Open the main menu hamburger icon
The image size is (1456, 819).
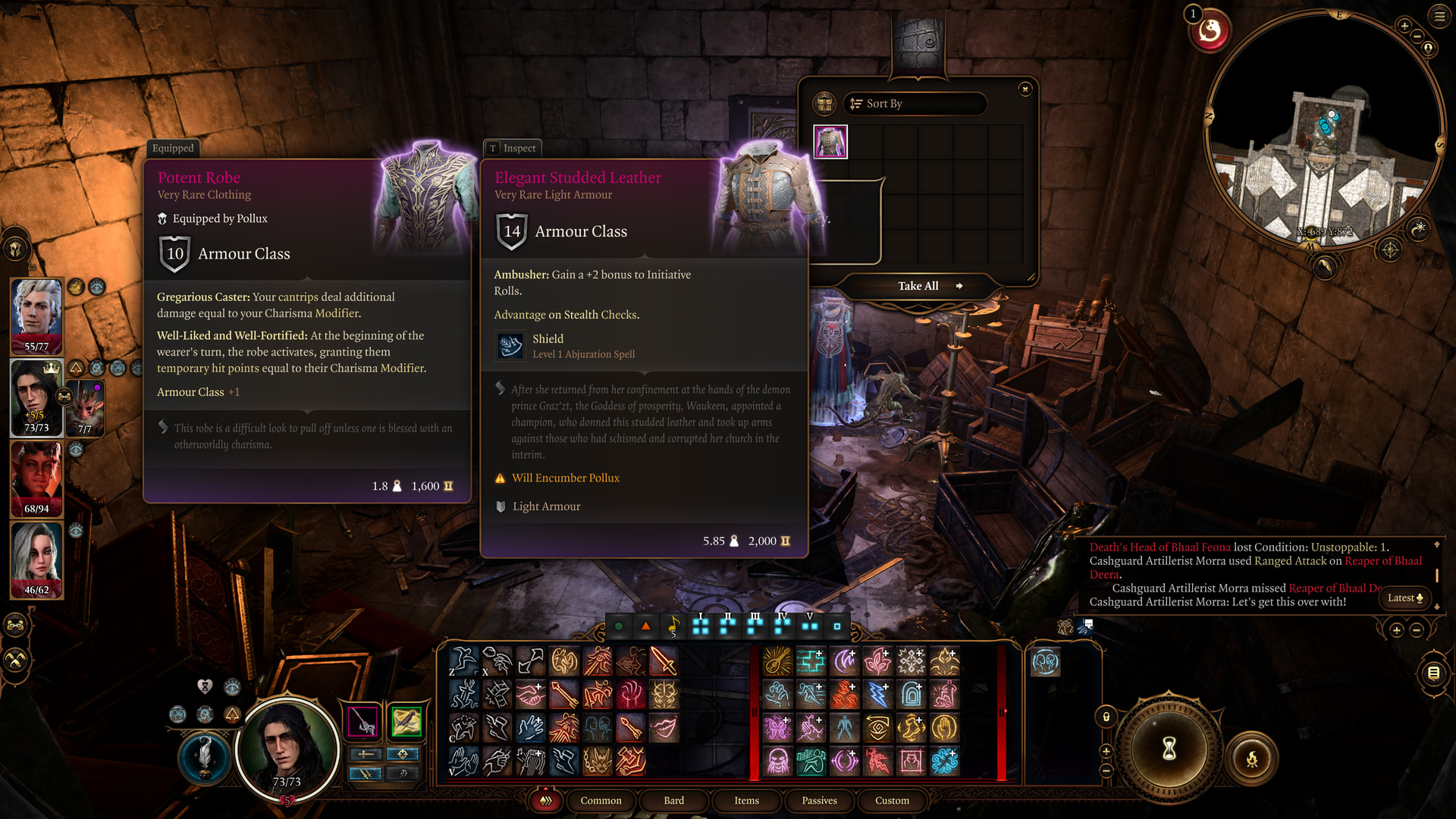click(1439, 16)
